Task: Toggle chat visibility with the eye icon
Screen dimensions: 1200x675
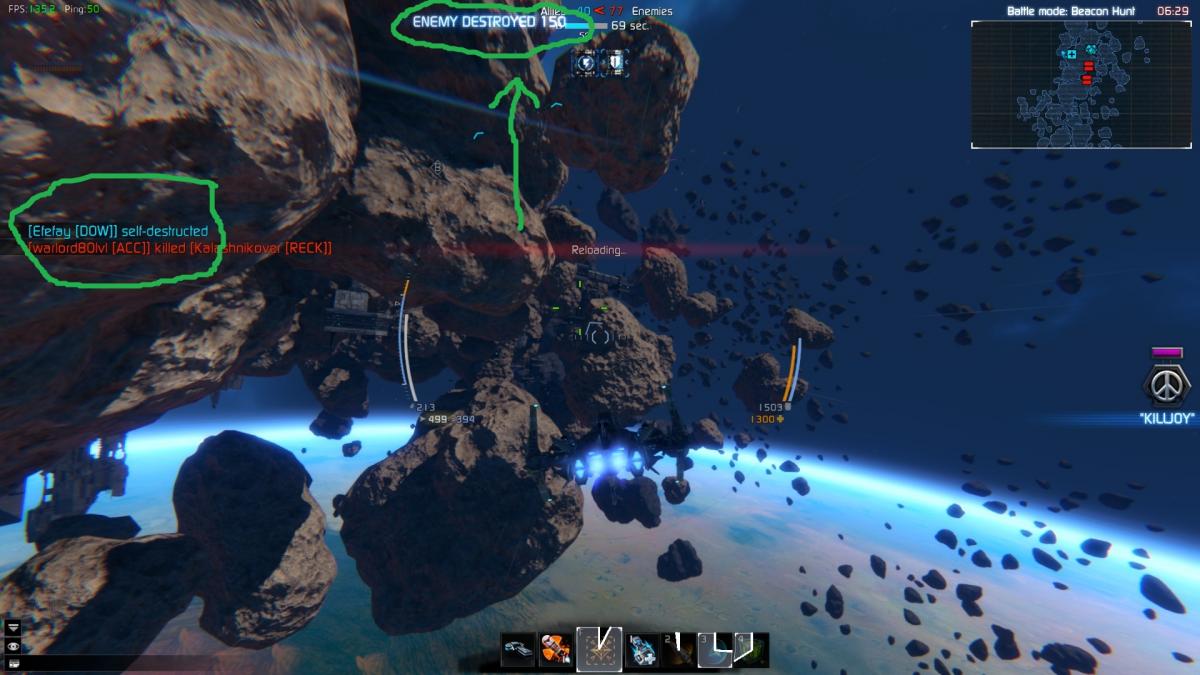Action: tap(14, 645)
